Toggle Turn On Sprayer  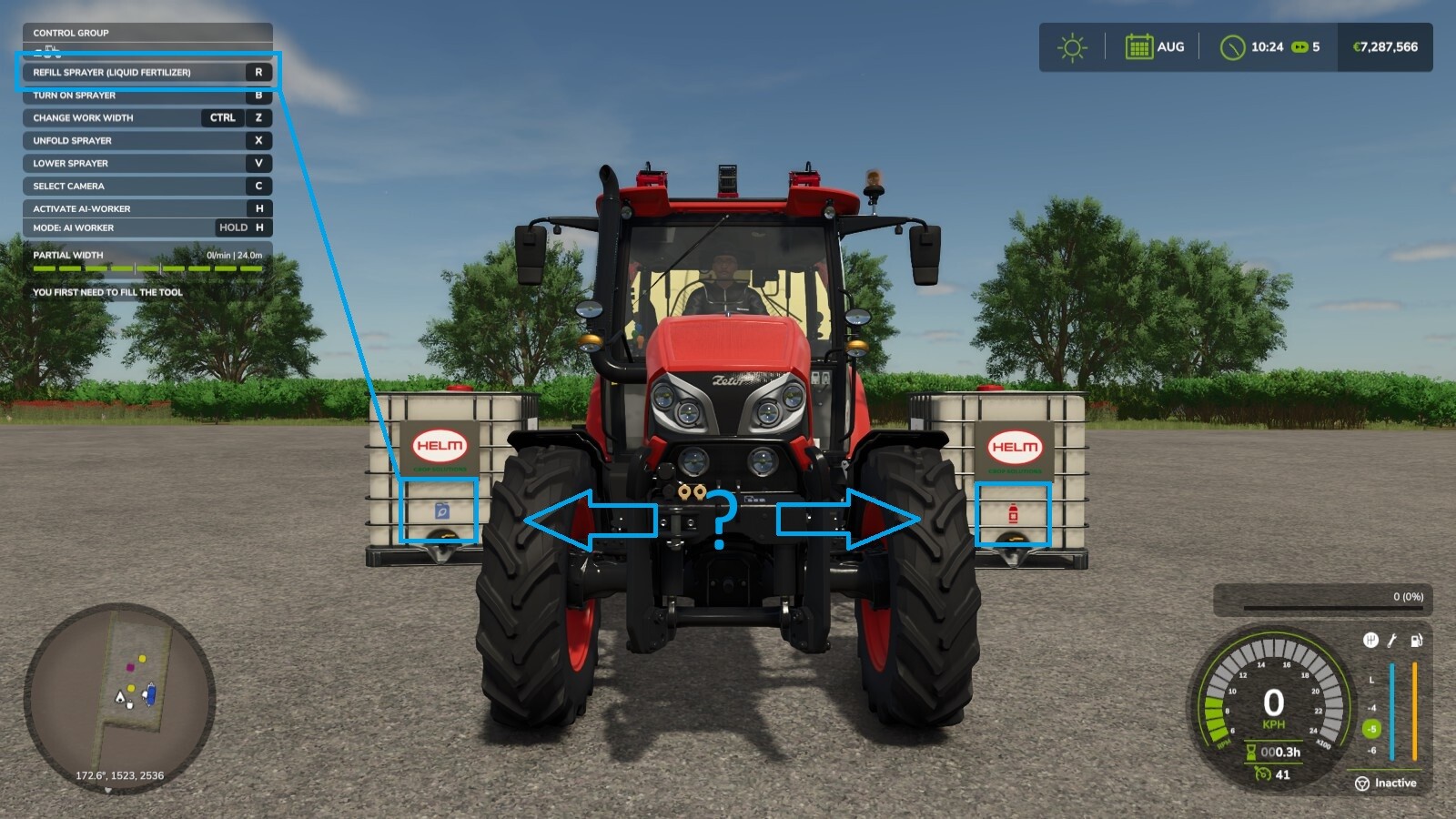pyautogui.click(x=146, y=95)
